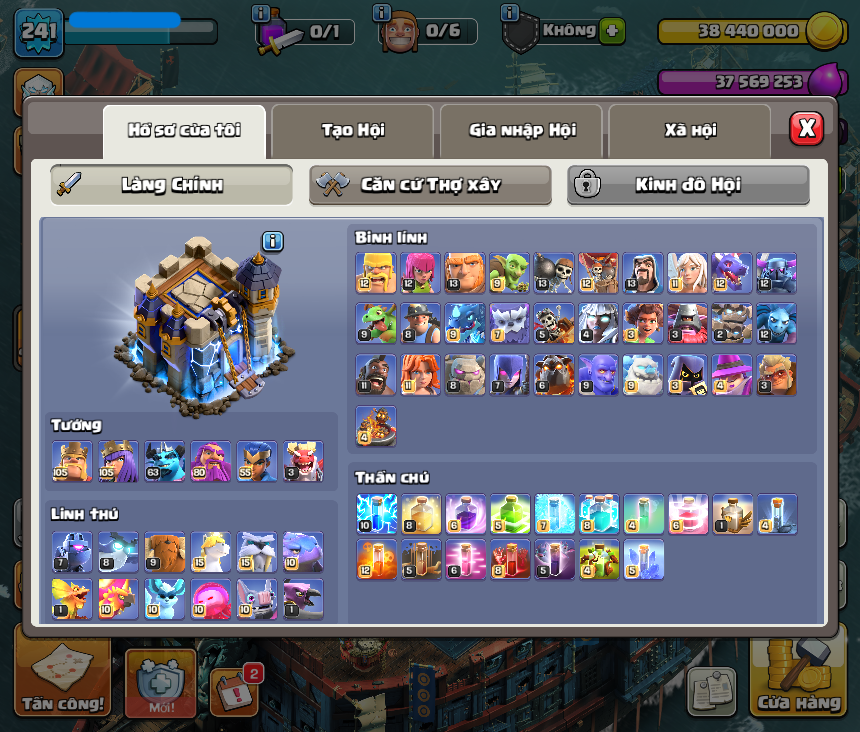Select the P.E.K.K.A troop icon
Viewport: 860px width, 732px height.
(x=777, y=272)
